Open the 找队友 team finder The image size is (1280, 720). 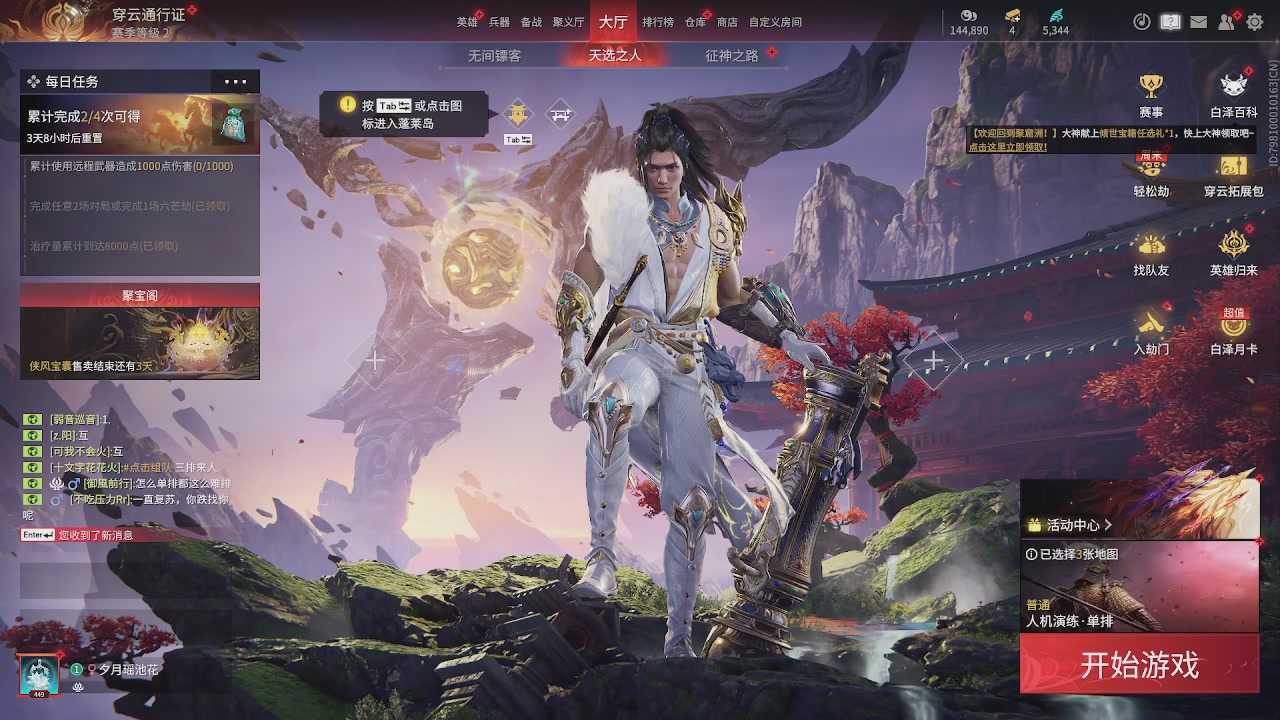point(1151,253)
